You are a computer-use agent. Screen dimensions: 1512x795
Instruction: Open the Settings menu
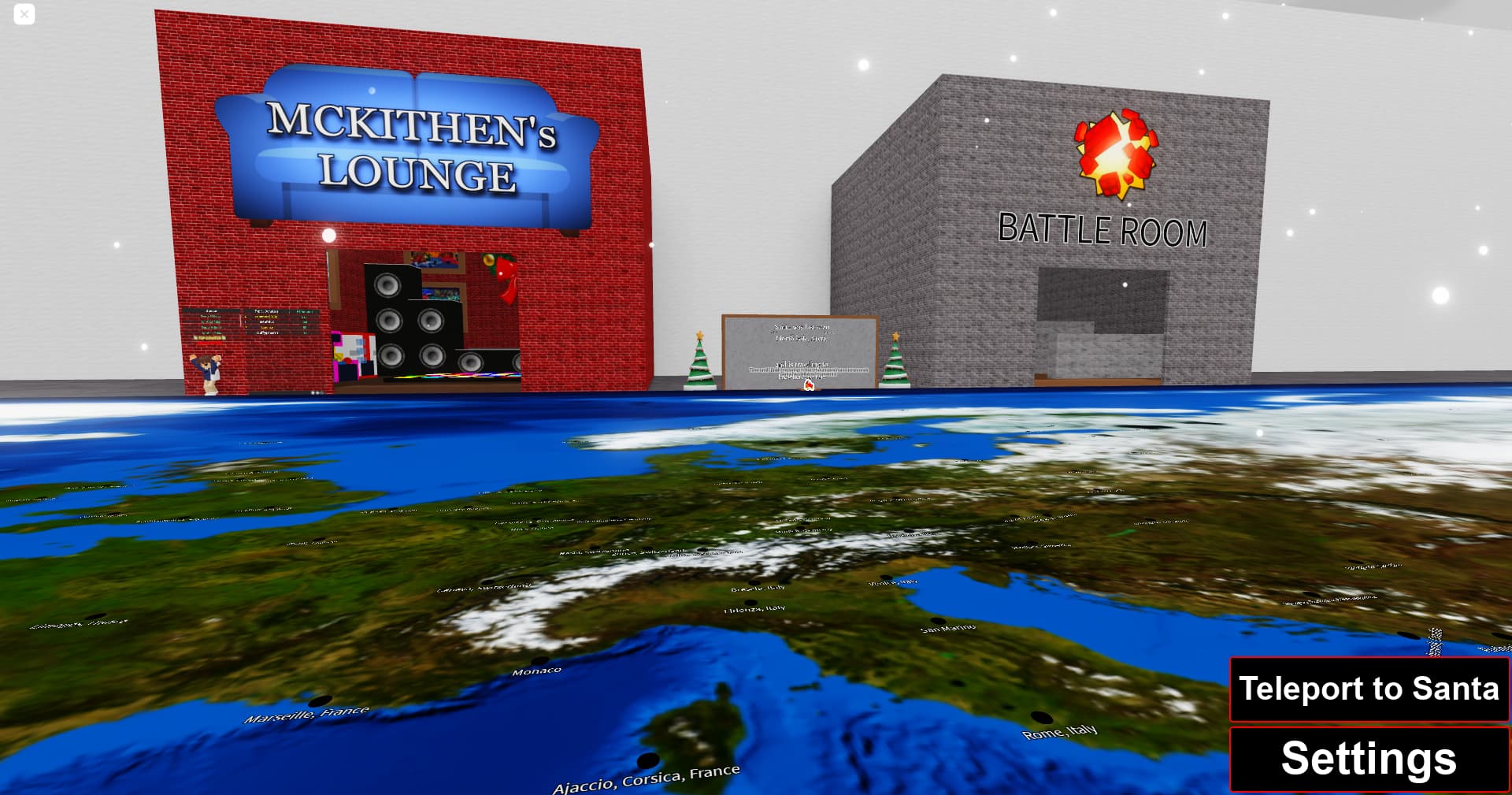click(1369, 759)
